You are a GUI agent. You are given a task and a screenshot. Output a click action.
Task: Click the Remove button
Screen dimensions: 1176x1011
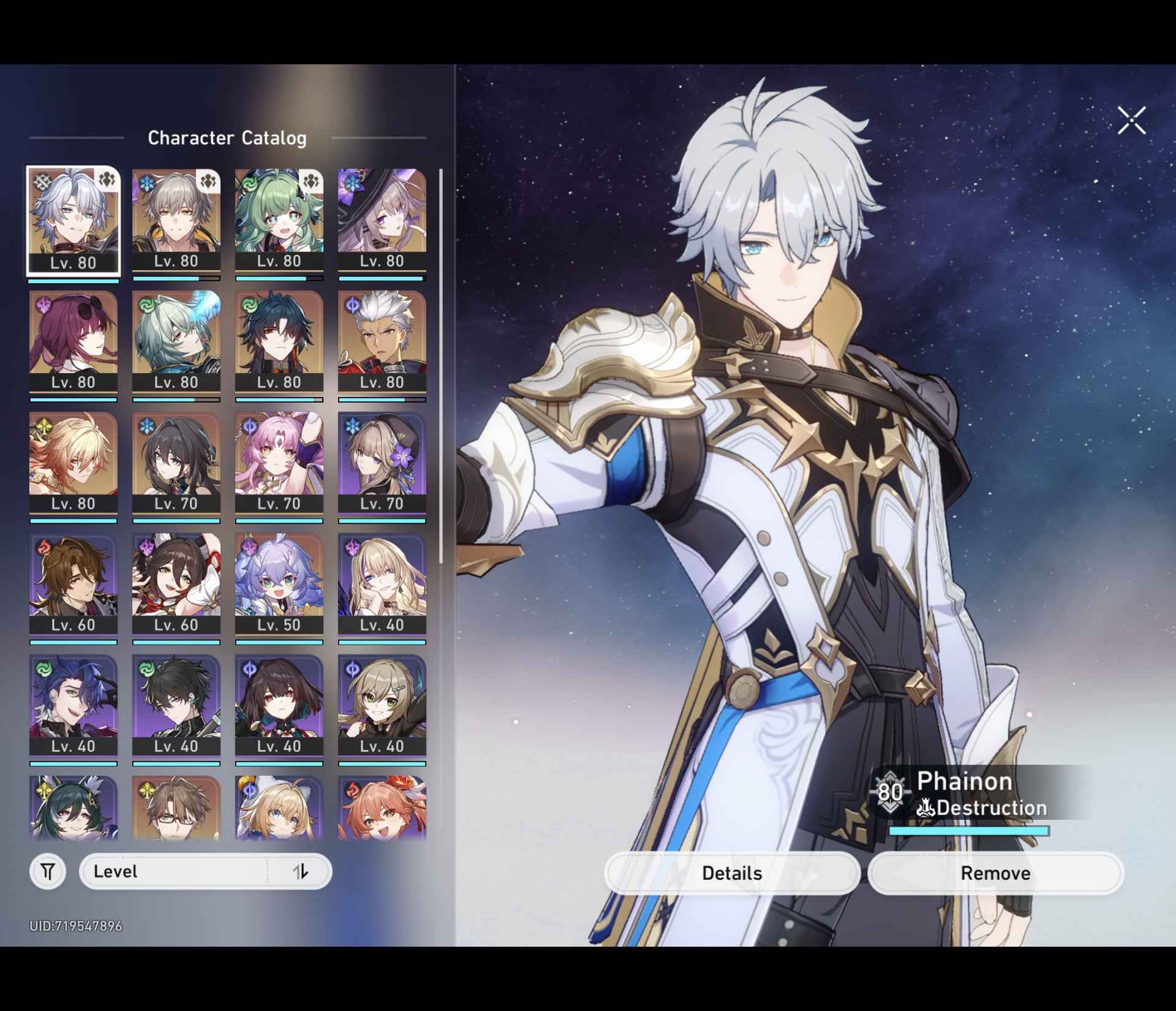(995, 873)
